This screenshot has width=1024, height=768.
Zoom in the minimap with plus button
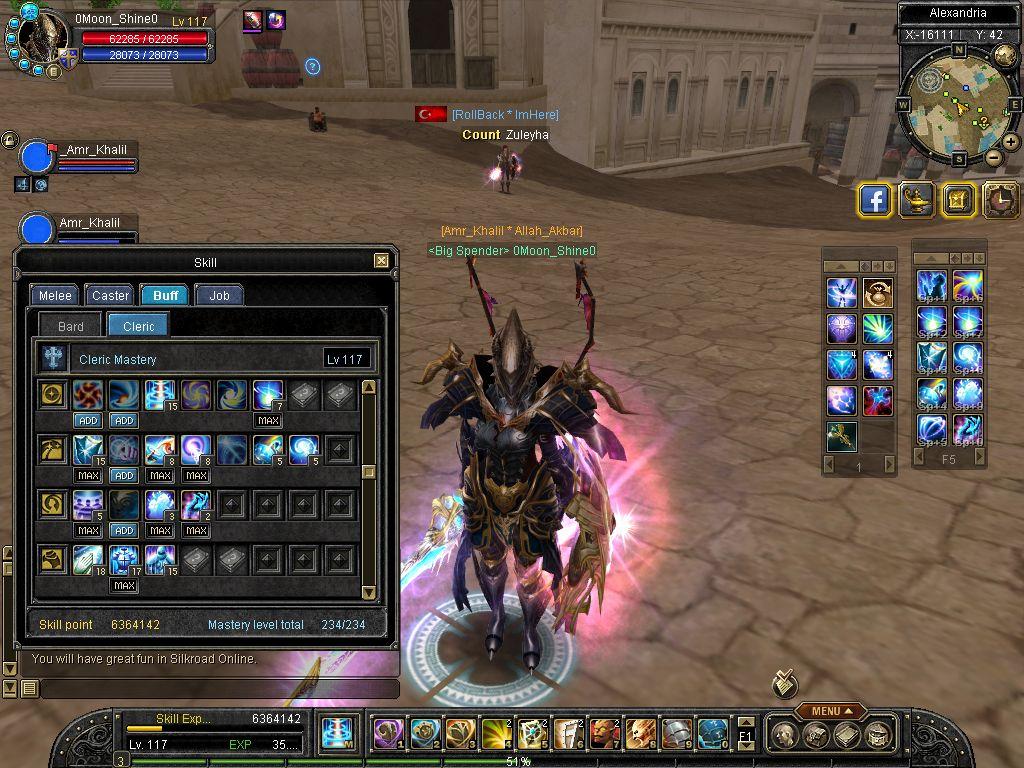(1011, 142)
